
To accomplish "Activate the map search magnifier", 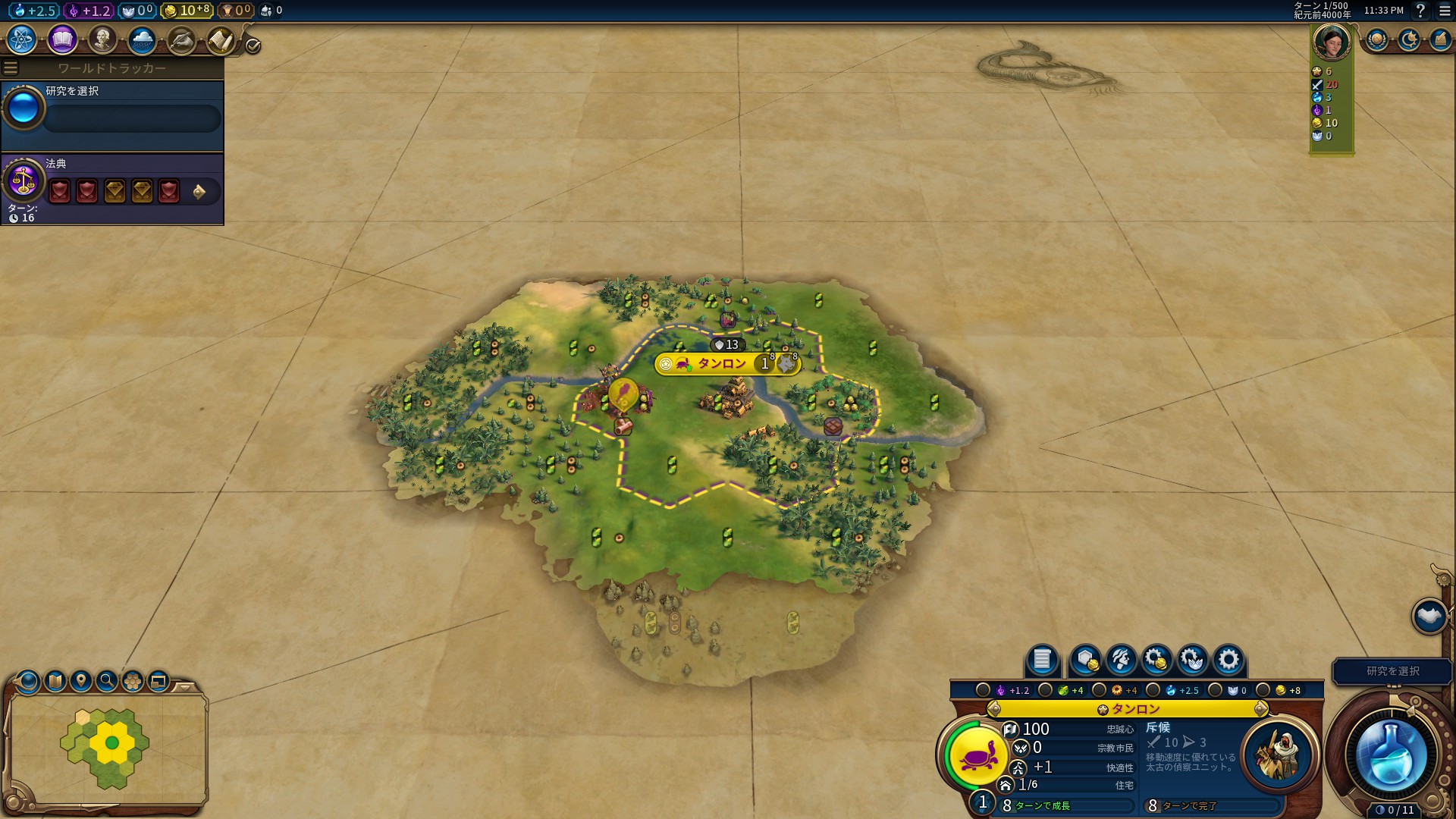I will (107, 681).
